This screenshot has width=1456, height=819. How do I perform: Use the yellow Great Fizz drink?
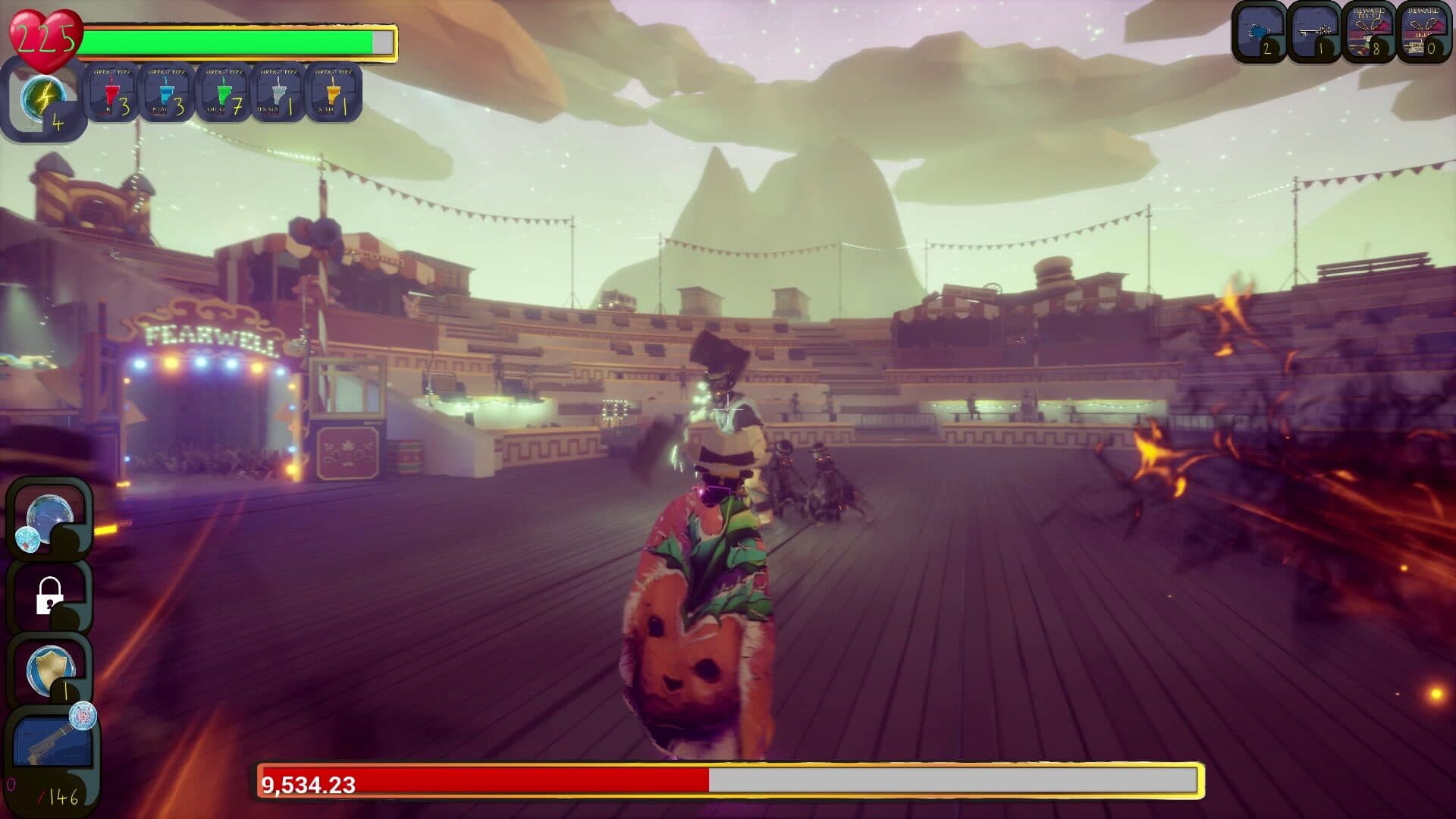(334, 94)
